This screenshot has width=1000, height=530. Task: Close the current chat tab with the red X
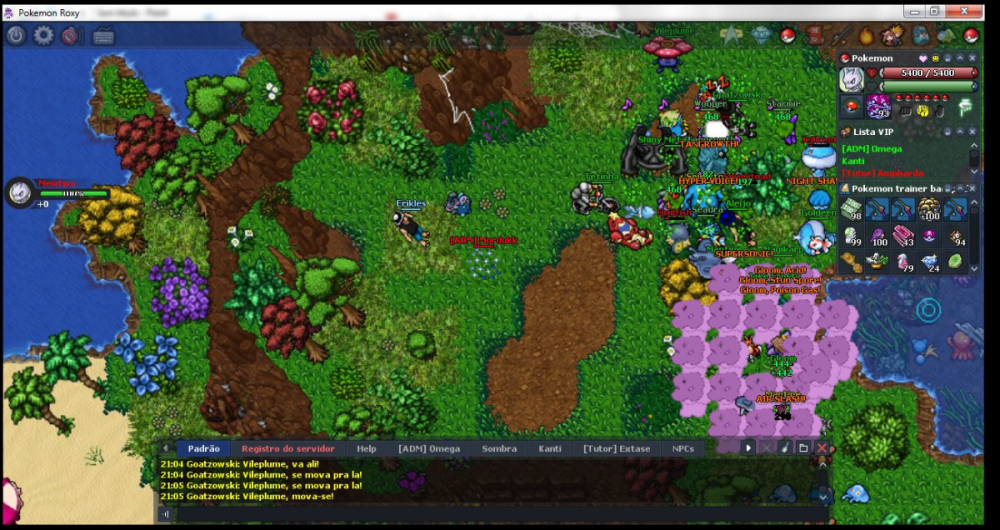tap(822, 449)
